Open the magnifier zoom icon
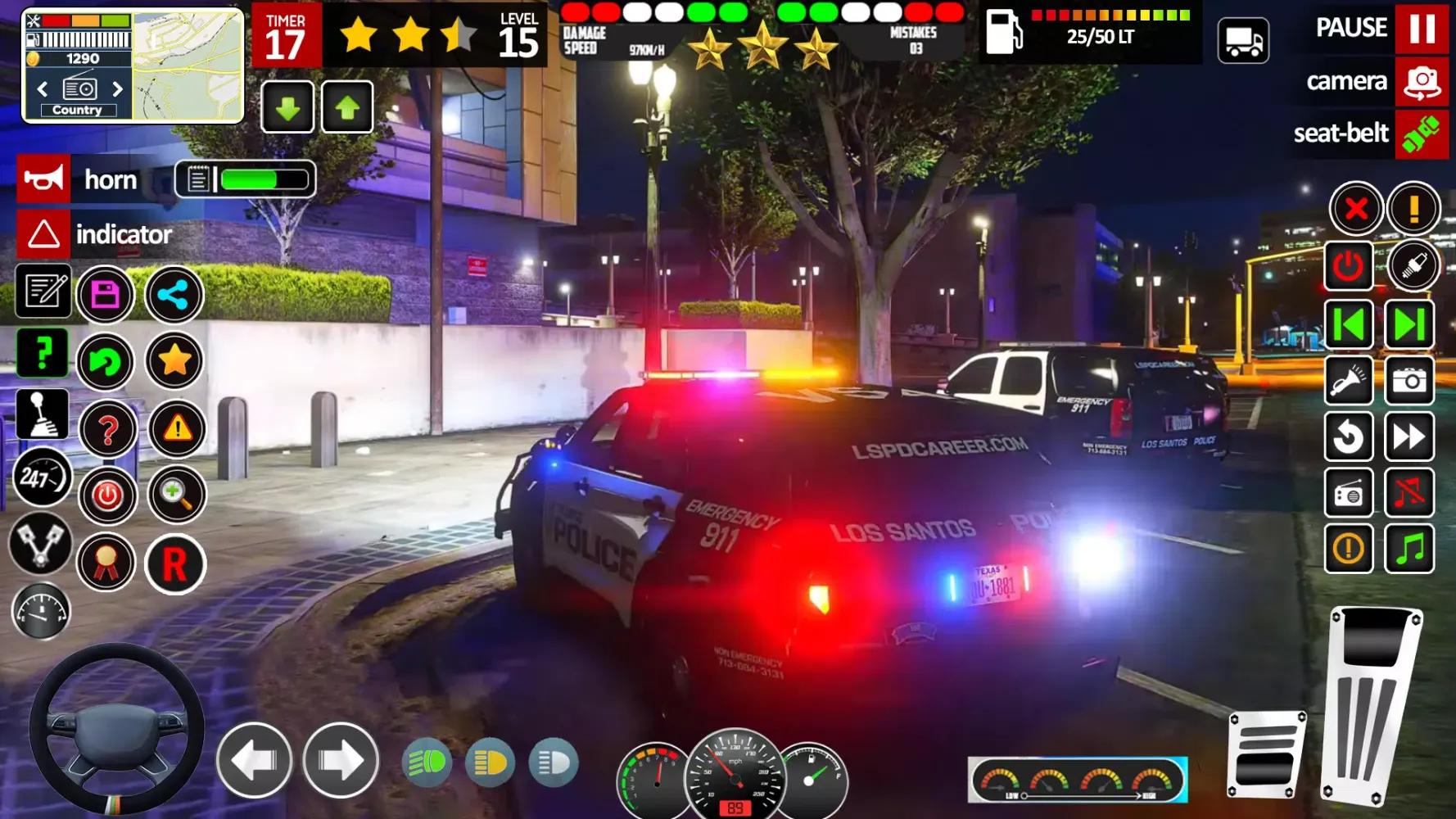1456x819 pixels. point(175,495)
